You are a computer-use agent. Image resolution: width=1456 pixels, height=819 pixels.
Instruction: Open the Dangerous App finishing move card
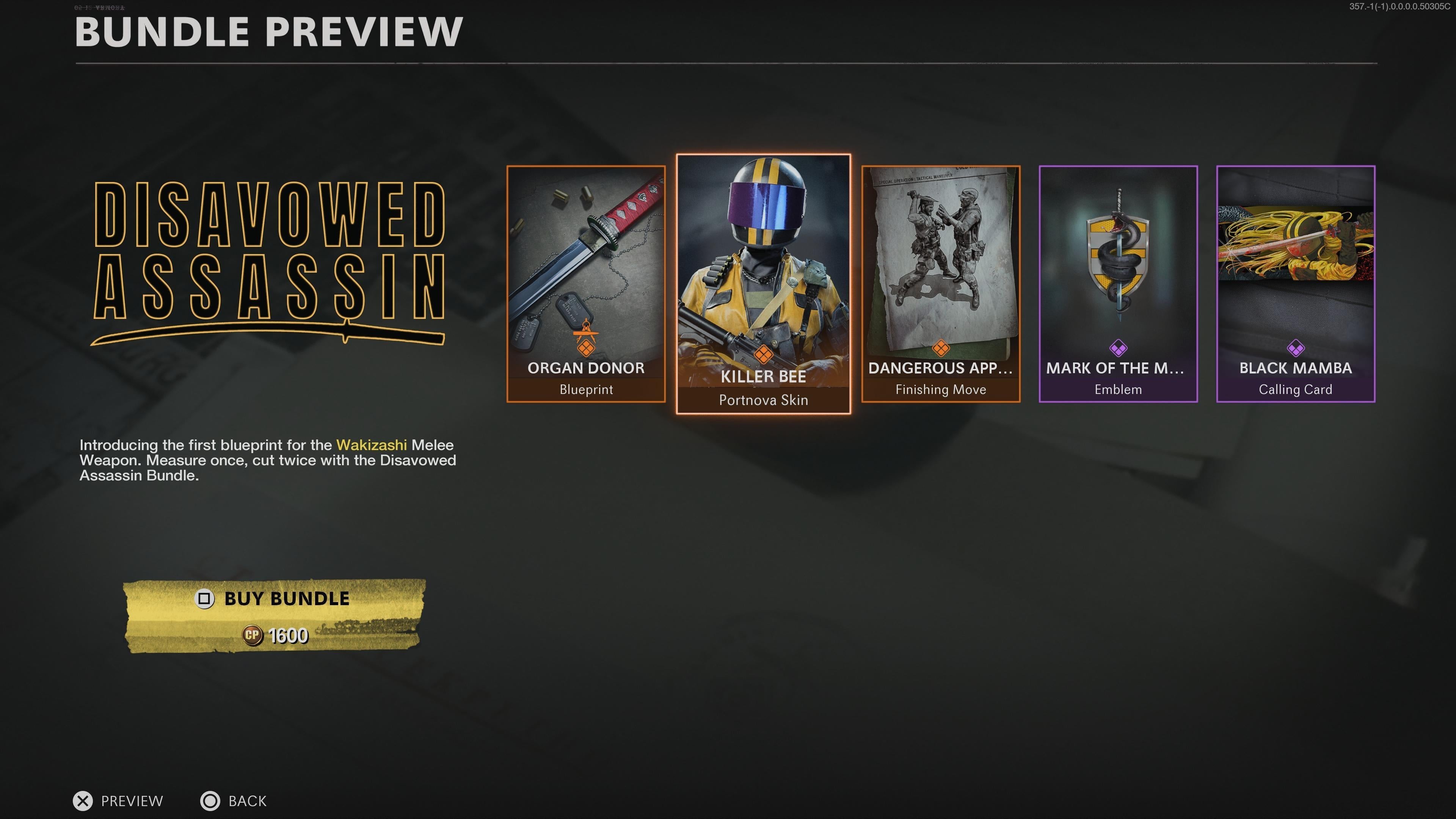pos(940,284)
